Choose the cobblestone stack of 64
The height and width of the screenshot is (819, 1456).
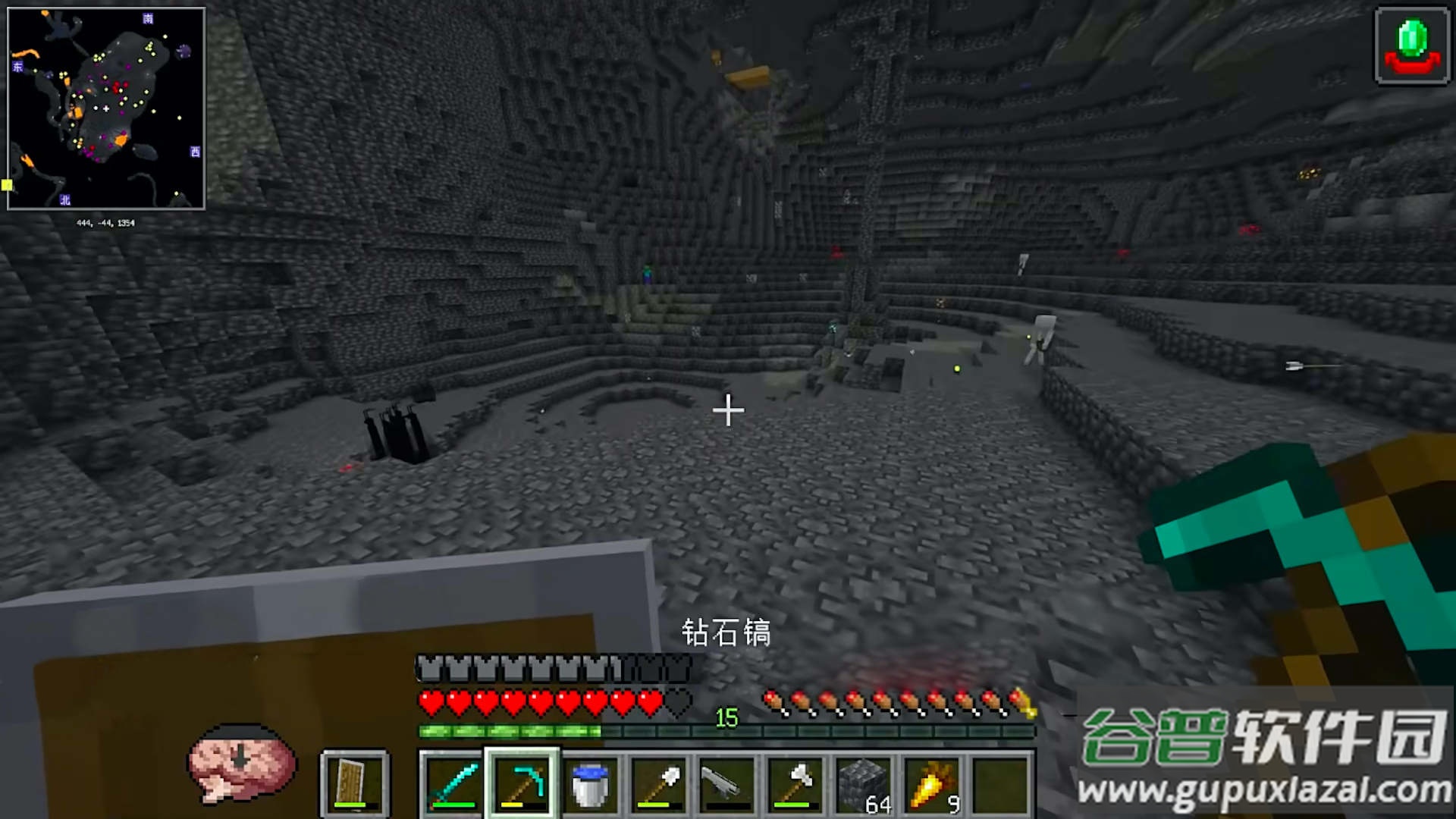coord(863,784)
